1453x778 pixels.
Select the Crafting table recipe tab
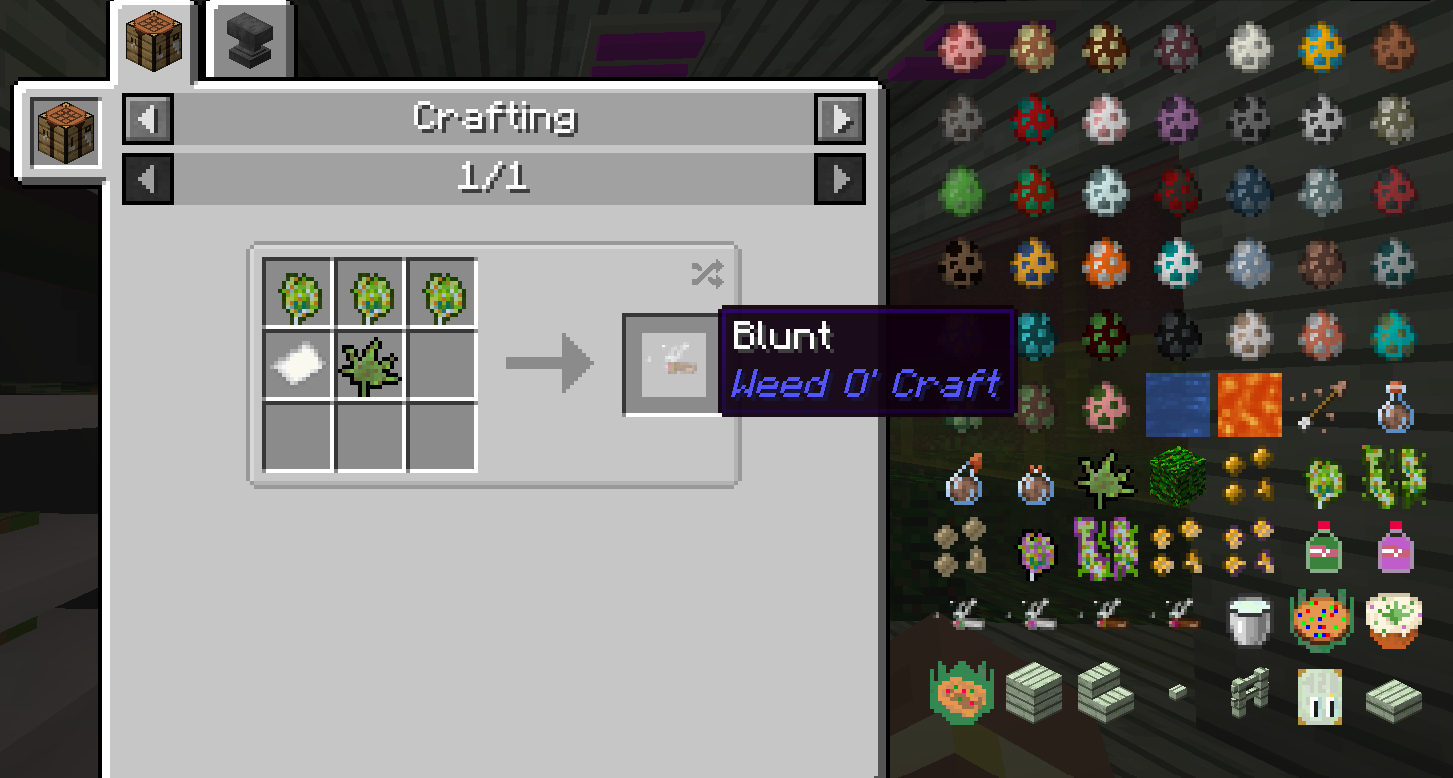(154, 40)
